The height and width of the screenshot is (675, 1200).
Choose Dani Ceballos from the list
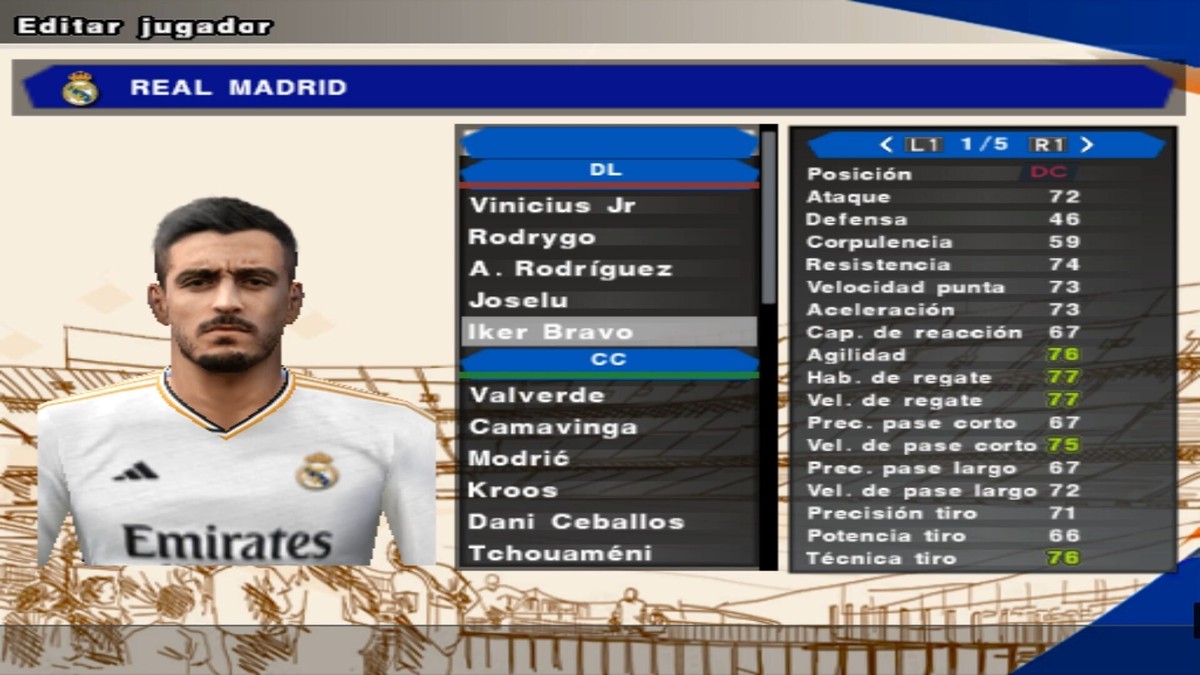(x=576, y=522)
